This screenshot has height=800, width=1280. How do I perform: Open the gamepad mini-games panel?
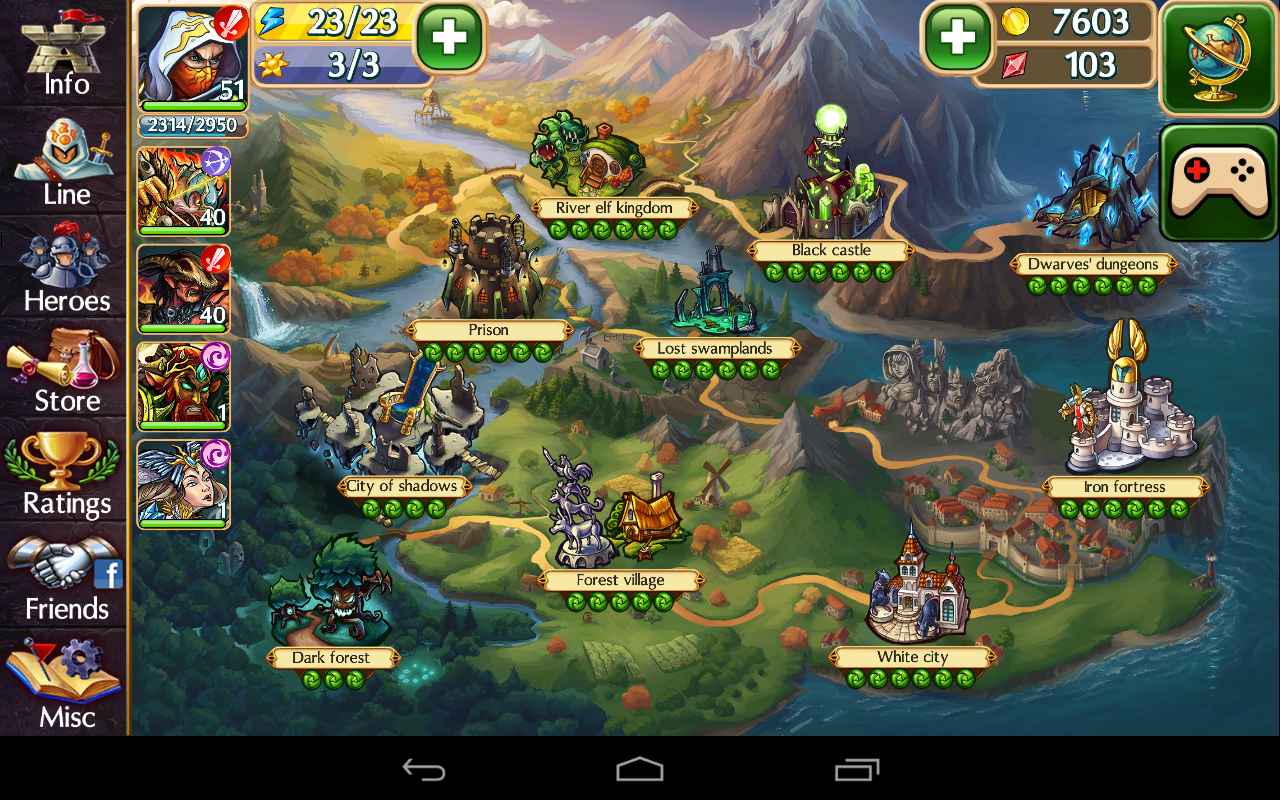[x=1218, y=175]
